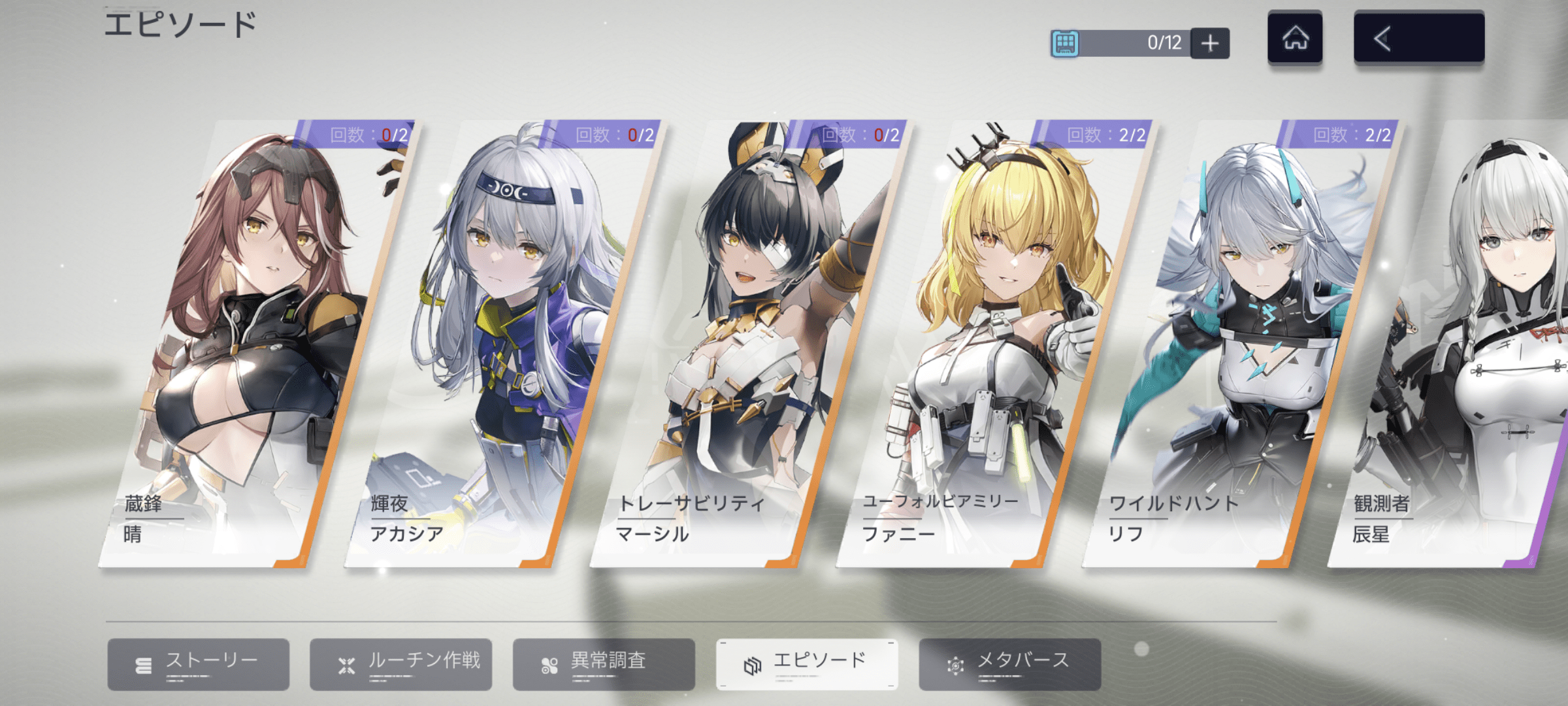Open the 異常調査 tab
1568x706 pixels.
[604, 664]
